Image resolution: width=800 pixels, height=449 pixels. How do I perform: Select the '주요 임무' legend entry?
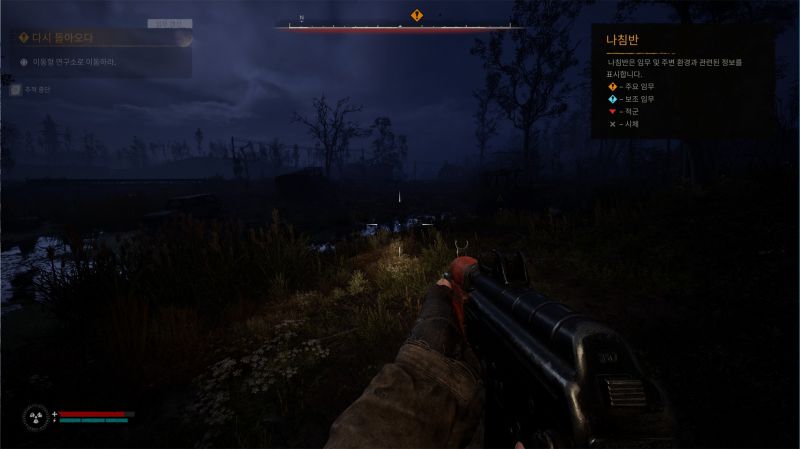636,86
